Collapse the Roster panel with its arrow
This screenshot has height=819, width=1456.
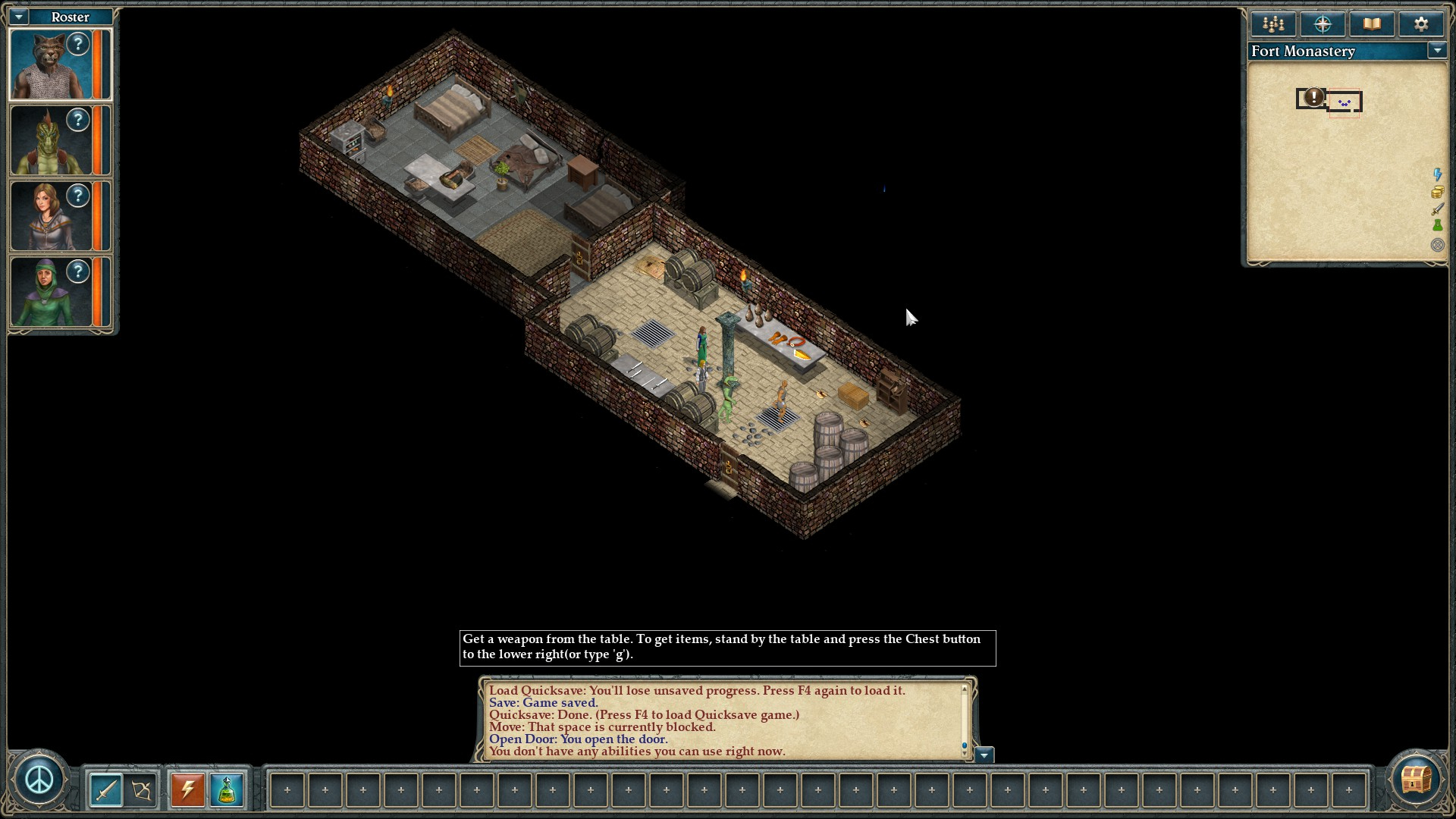[x=19, y=17]
